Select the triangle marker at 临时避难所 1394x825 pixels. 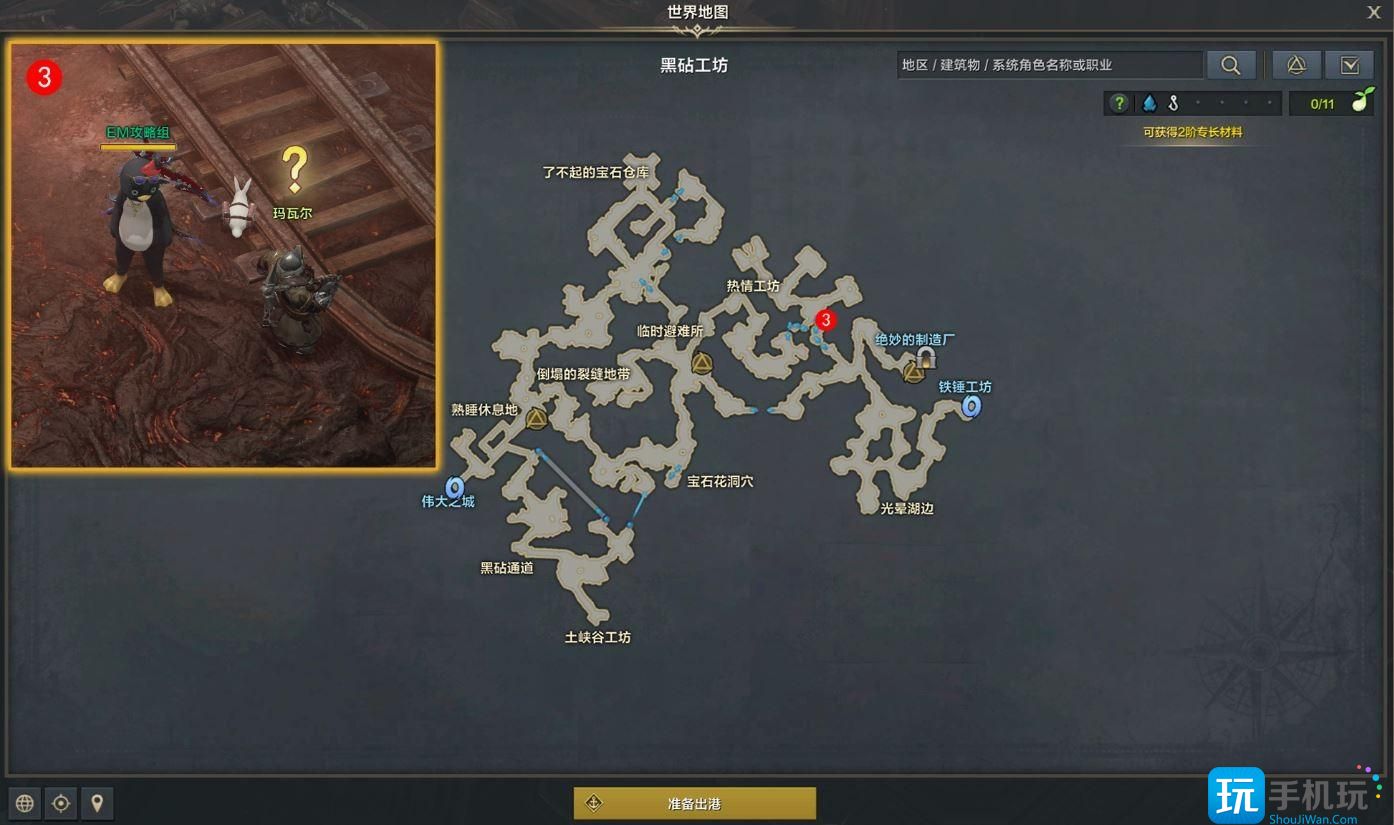coord(701,364)
